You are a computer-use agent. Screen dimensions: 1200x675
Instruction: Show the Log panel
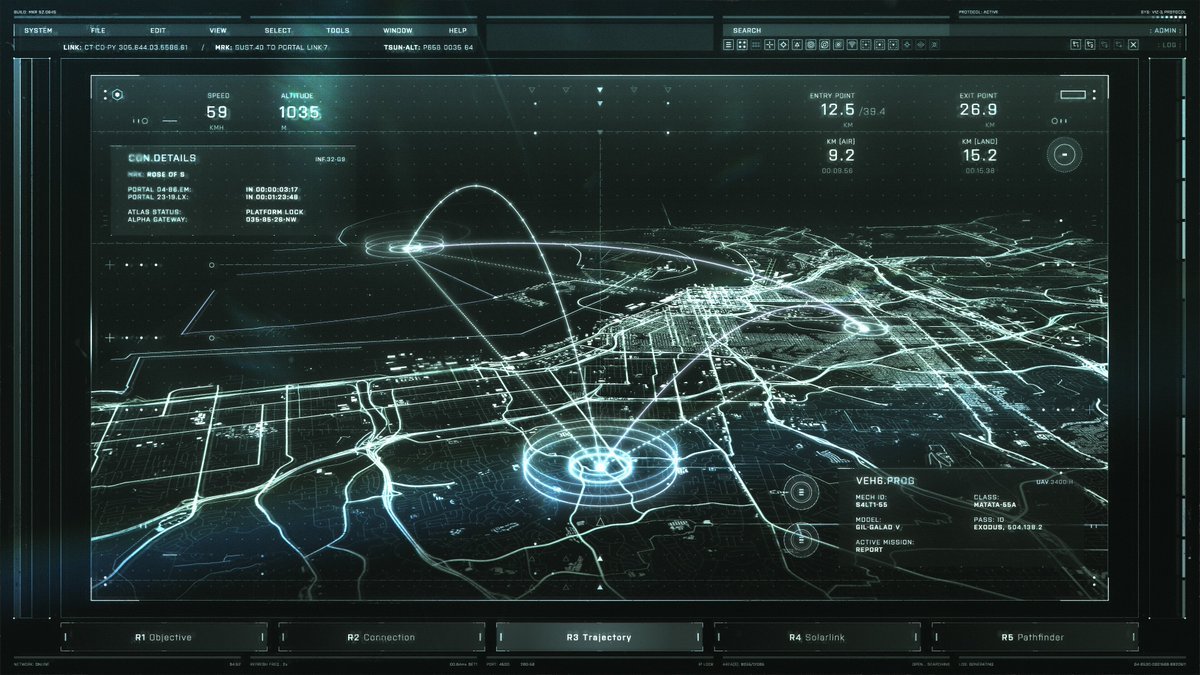point(1169,45)
